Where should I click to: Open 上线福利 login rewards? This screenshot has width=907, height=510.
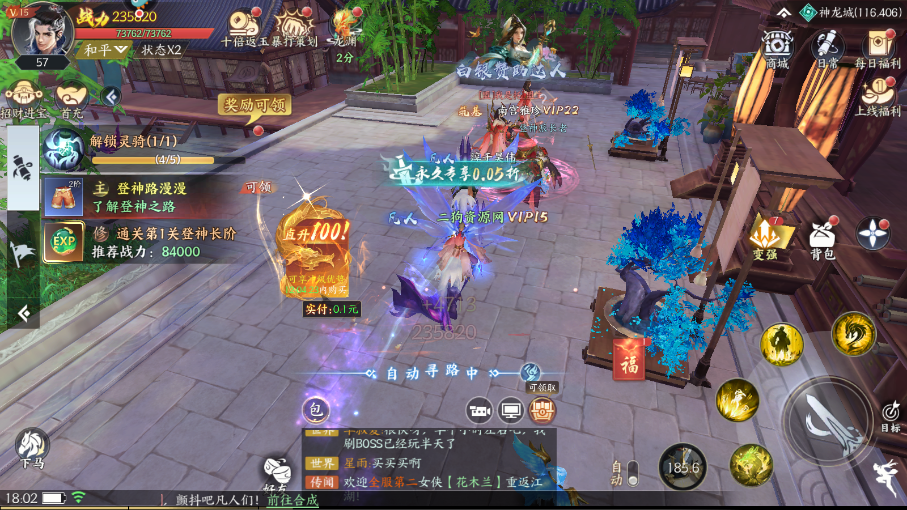[x=877, y=96]
